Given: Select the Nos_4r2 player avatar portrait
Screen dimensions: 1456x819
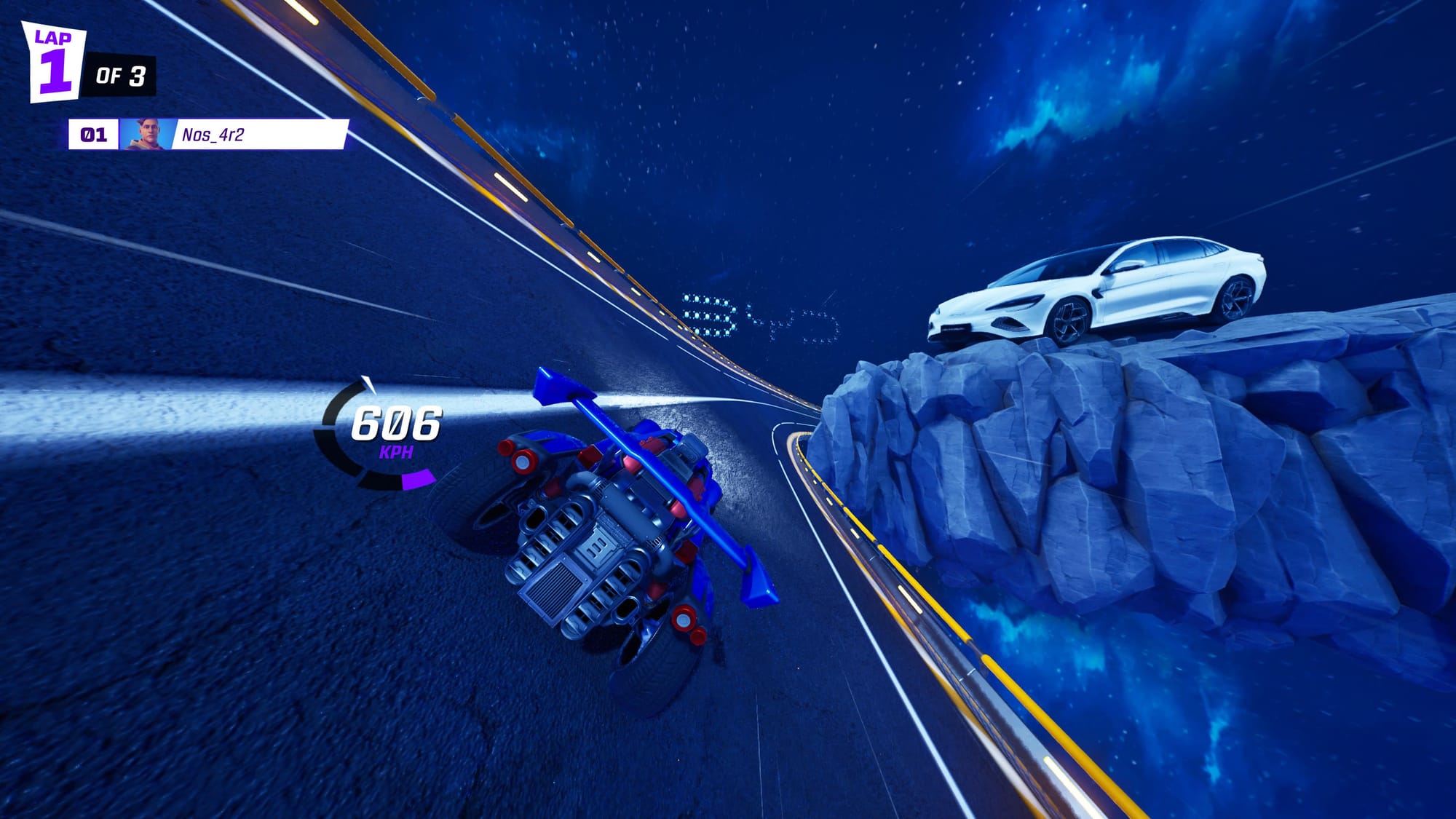Looking at the screenshot, I should click(x=144, y=135).
